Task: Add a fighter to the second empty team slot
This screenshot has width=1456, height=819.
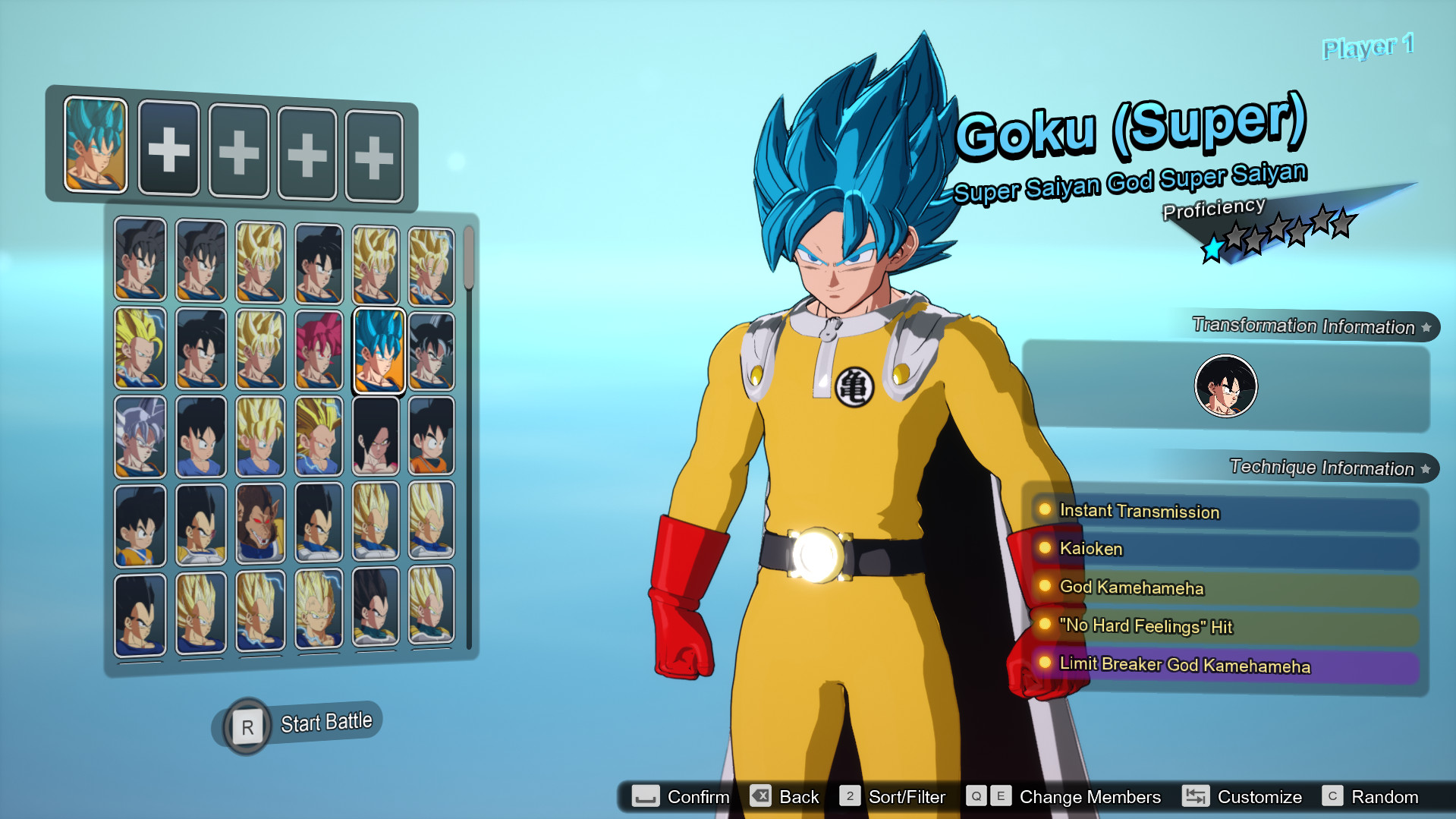Action: tap(168, 150)
